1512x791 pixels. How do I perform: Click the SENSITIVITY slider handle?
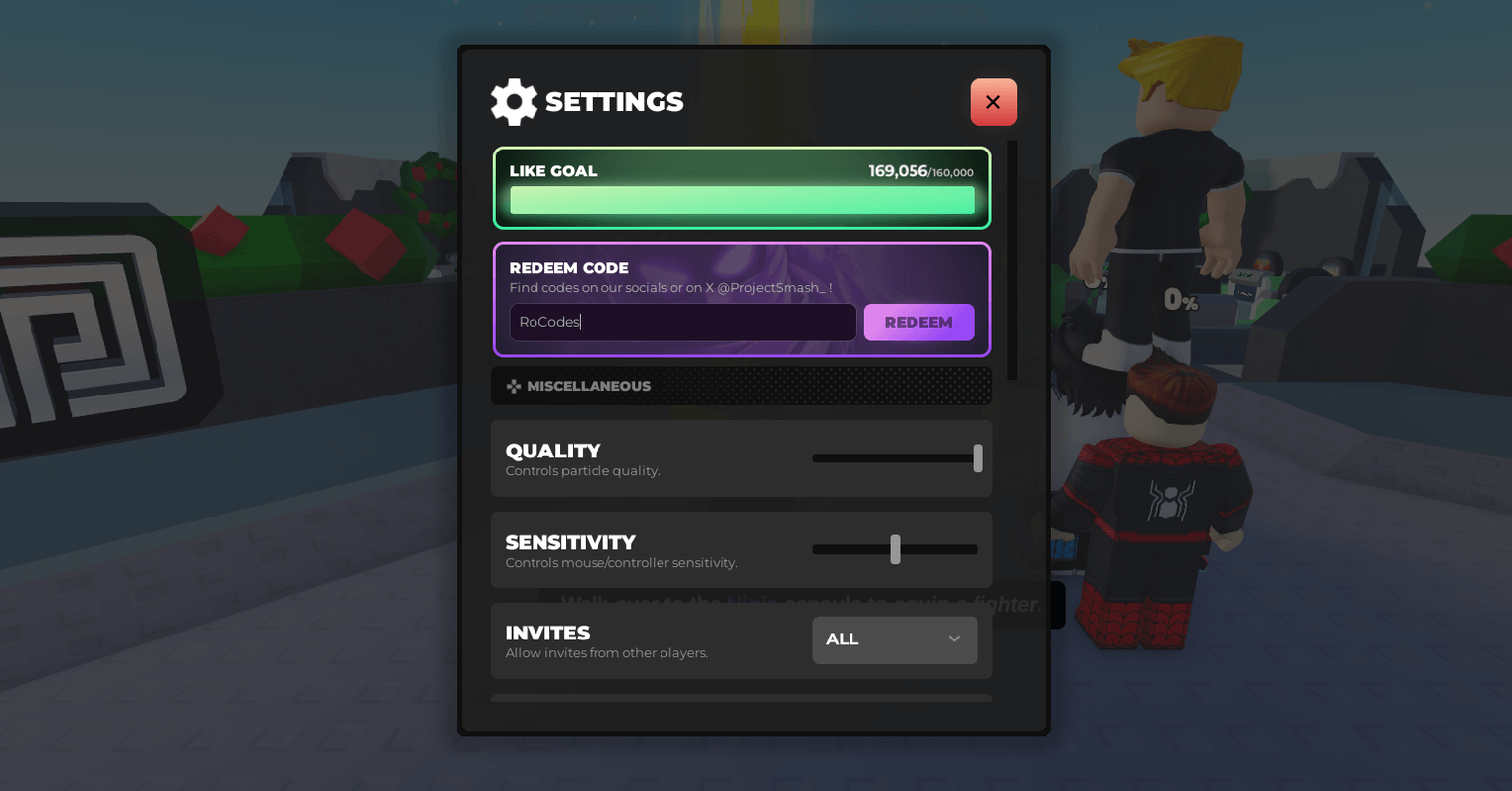pyautogui.click(x=895, y=549)
